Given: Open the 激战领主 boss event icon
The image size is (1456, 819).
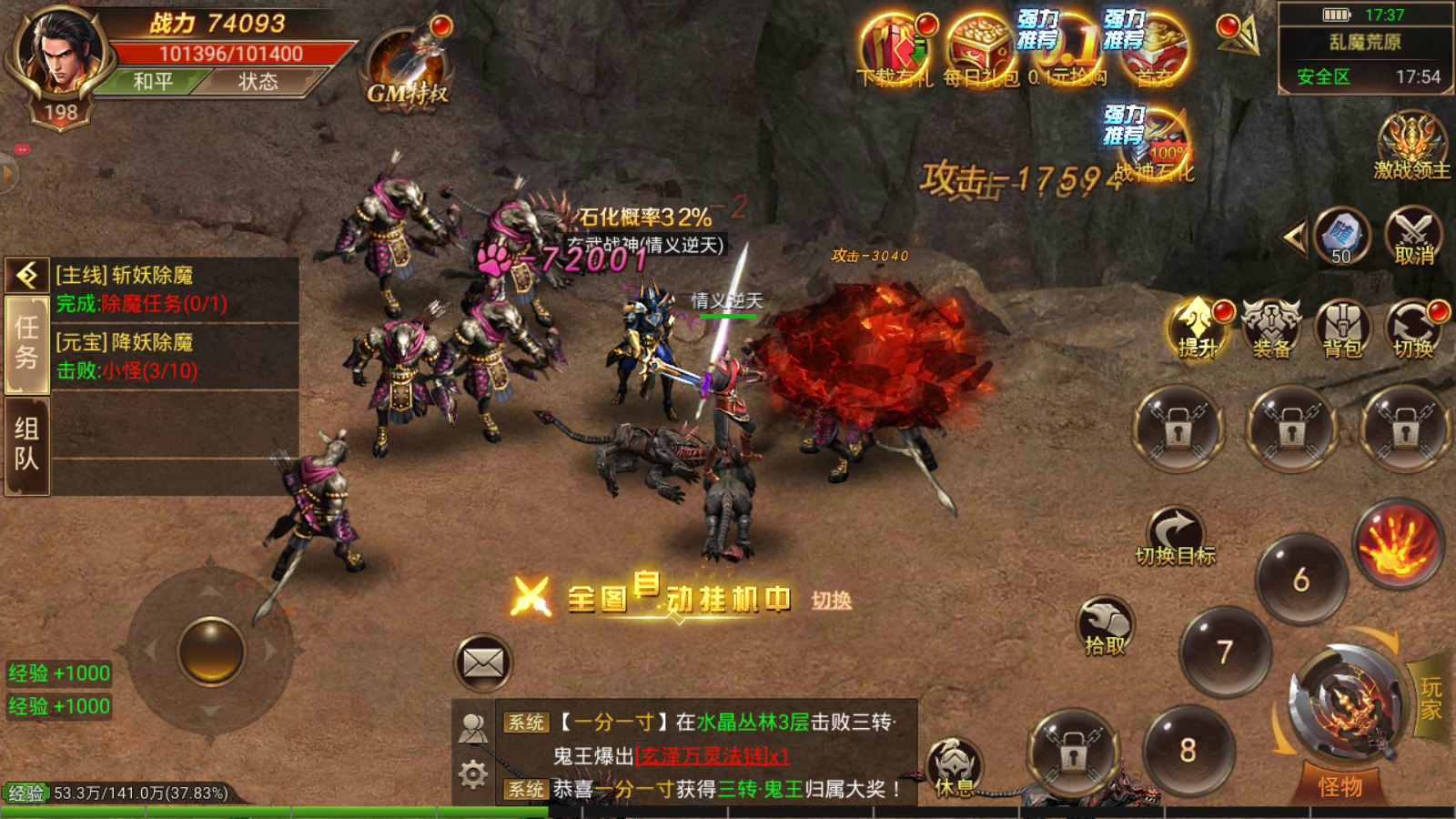Looking at the screenshot, I should pyautogui.click(x=1411, y=146).
